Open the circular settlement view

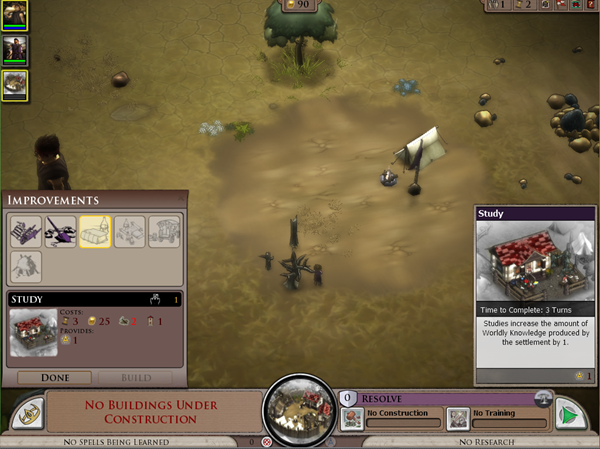coord(298,411)
